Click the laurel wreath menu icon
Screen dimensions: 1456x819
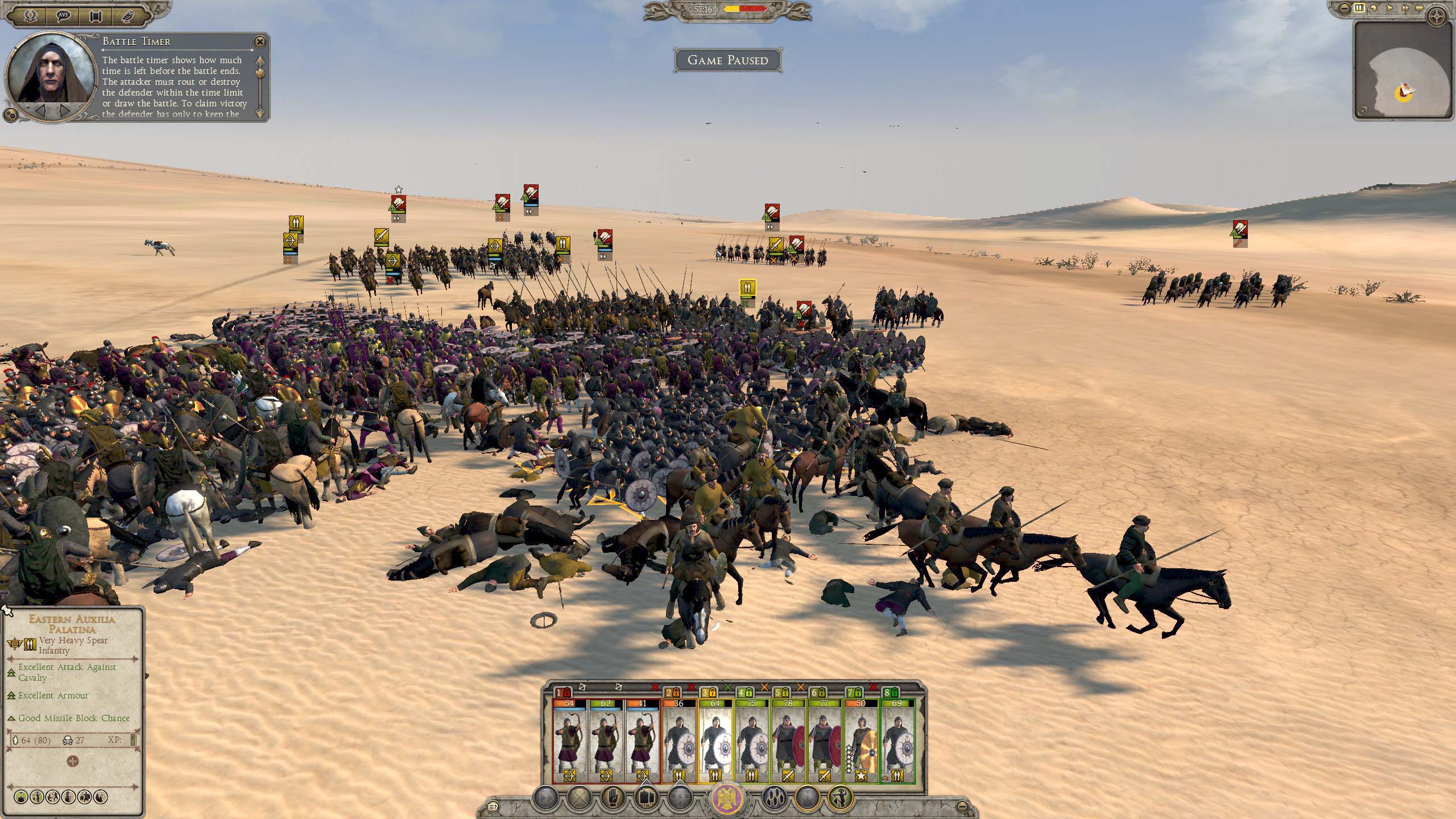coord(31,15)
